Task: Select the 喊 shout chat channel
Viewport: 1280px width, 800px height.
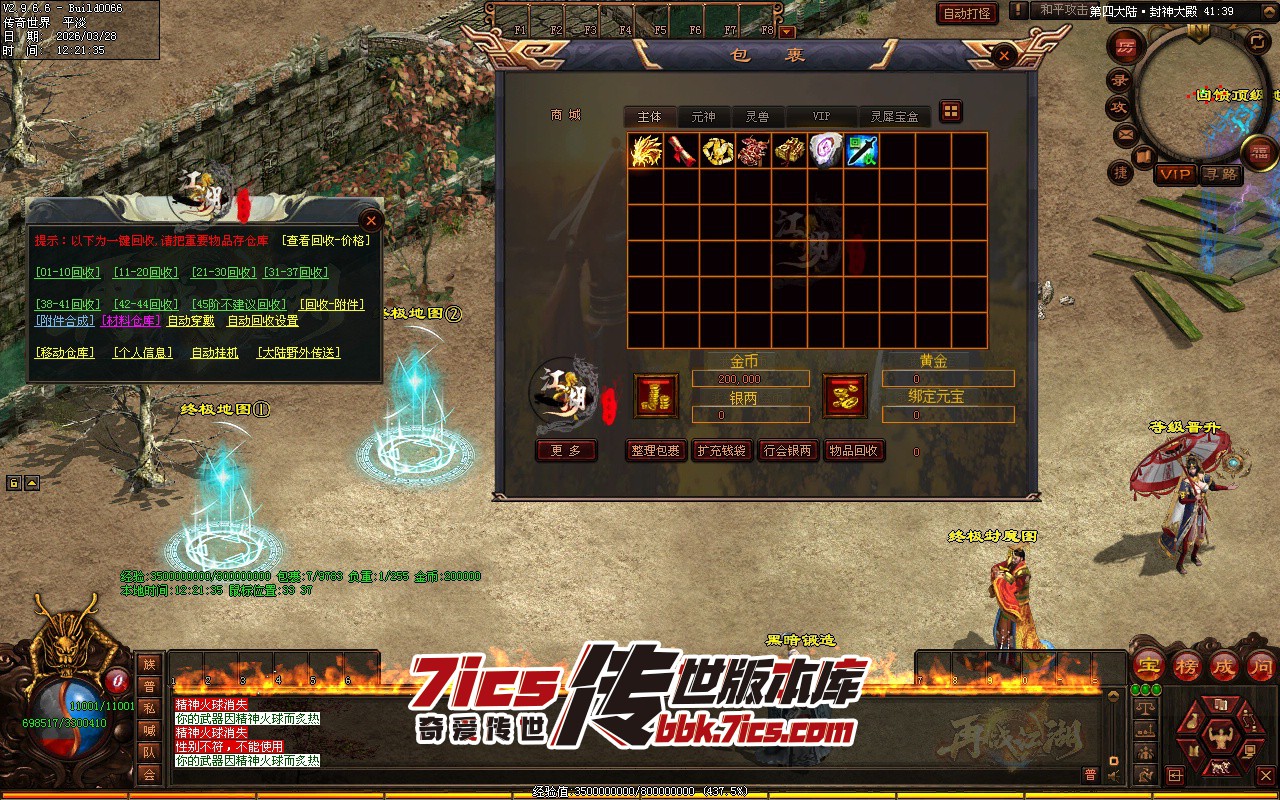Action: [x=149, y=730]
